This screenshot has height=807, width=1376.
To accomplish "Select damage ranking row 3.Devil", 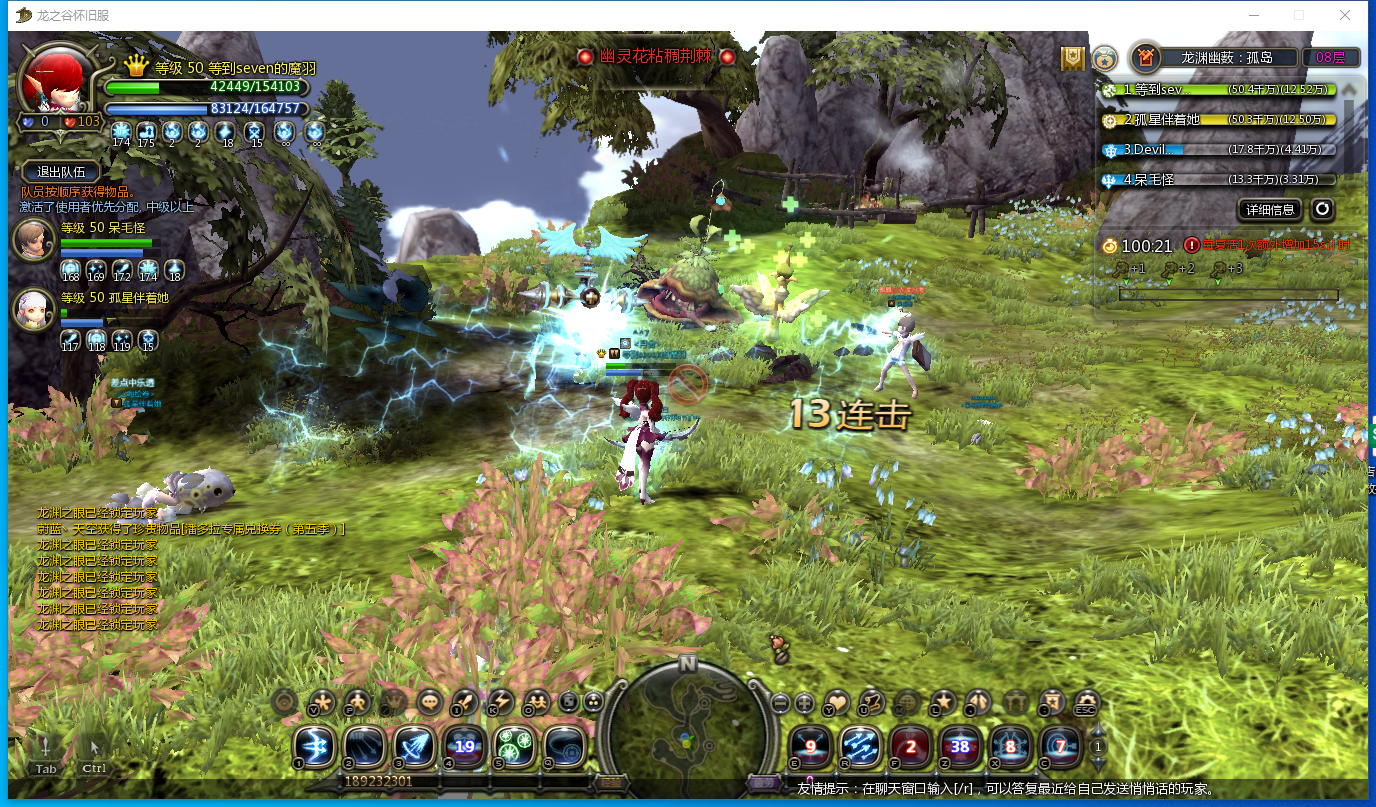I will tap(1219, 150).
